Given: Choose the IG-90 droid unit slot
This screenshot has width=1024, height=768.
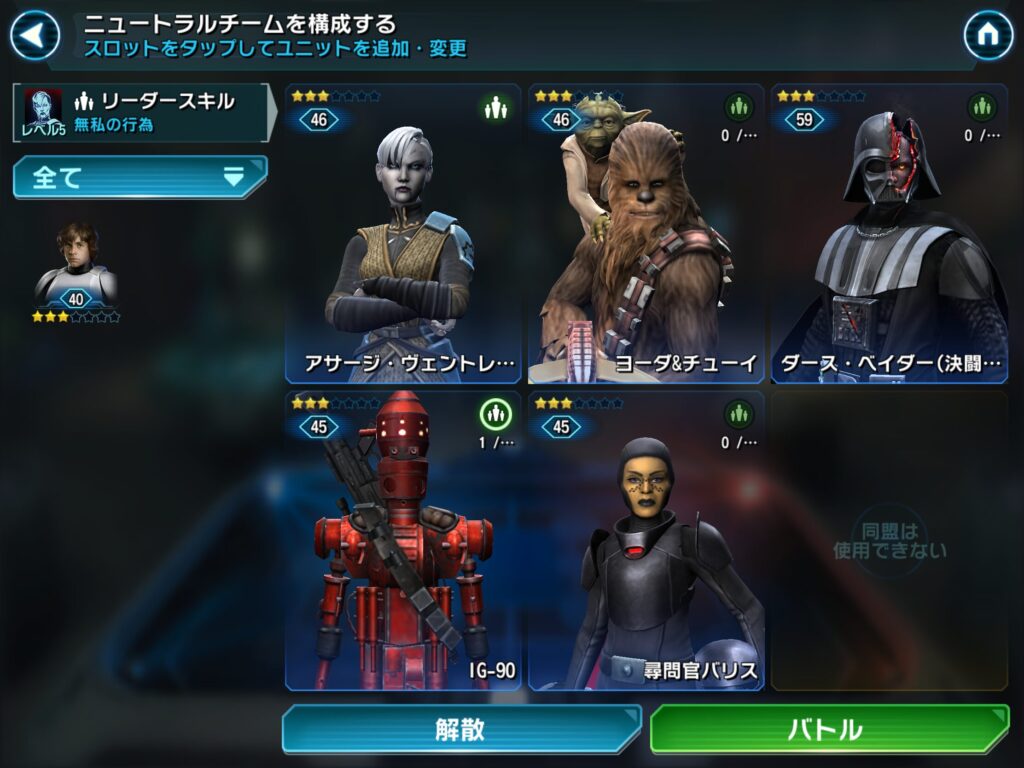Looking at the screenshot, I should pos(403,540).
